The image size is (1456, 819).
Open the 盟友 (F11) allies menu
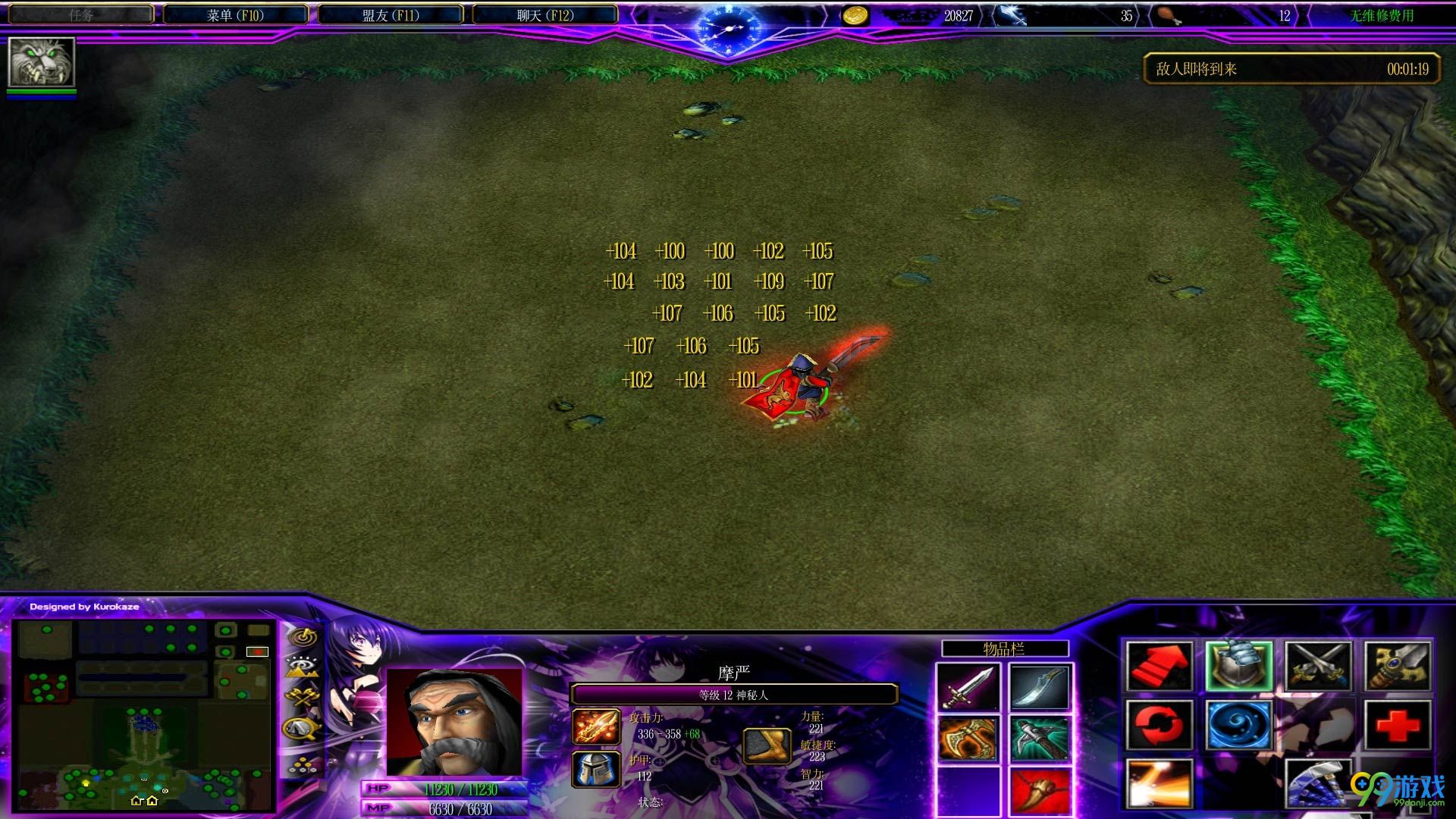390,15
